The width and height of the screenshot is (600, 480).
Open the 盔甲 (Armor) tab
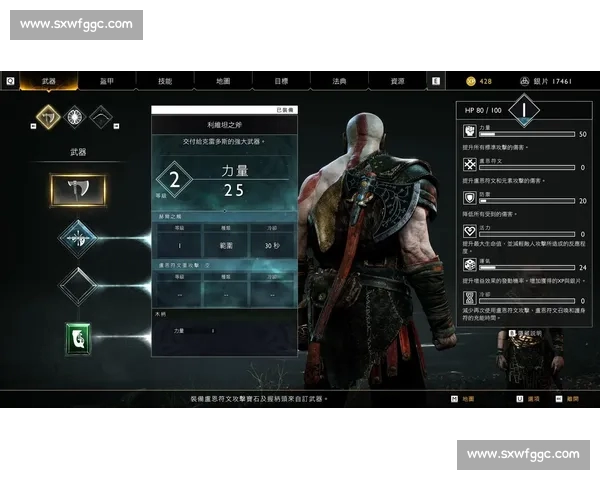click(107, 81)
